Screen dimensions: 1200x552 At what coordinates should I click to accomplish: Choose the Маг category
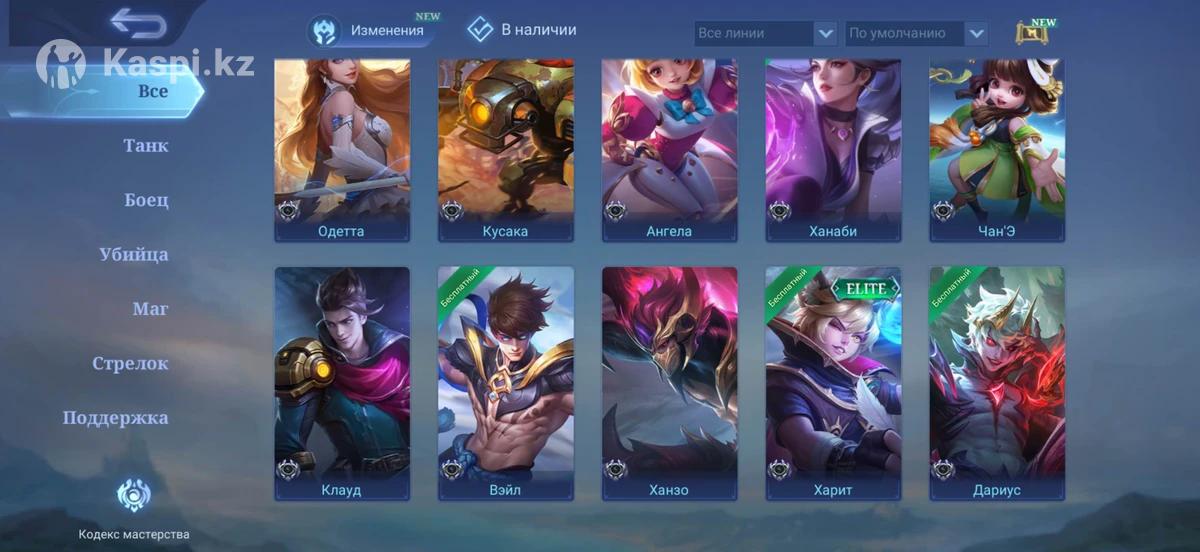[150, 309]
